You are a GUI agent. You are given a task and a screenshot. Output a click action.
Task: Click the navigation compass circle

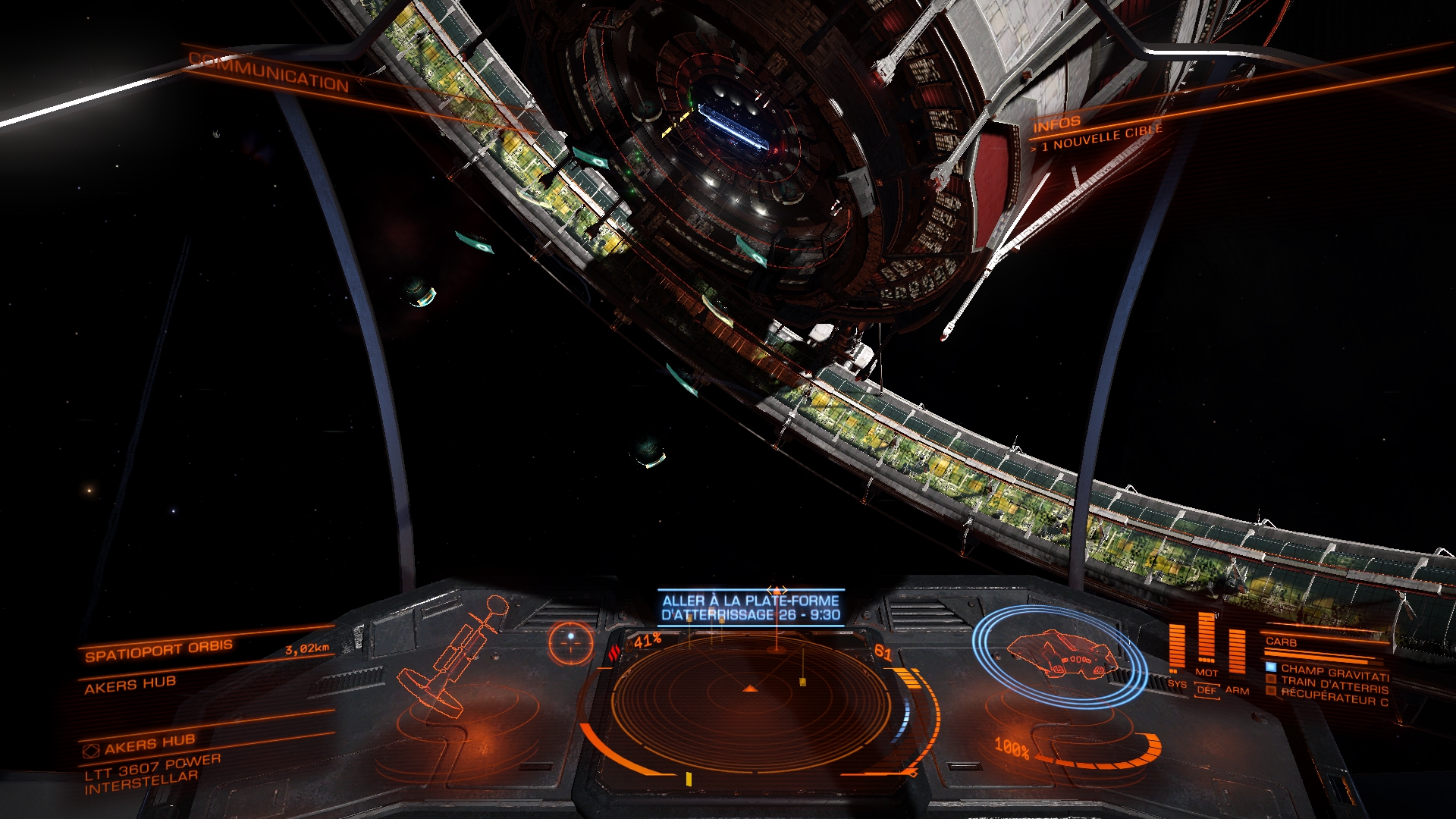point(570,642)
